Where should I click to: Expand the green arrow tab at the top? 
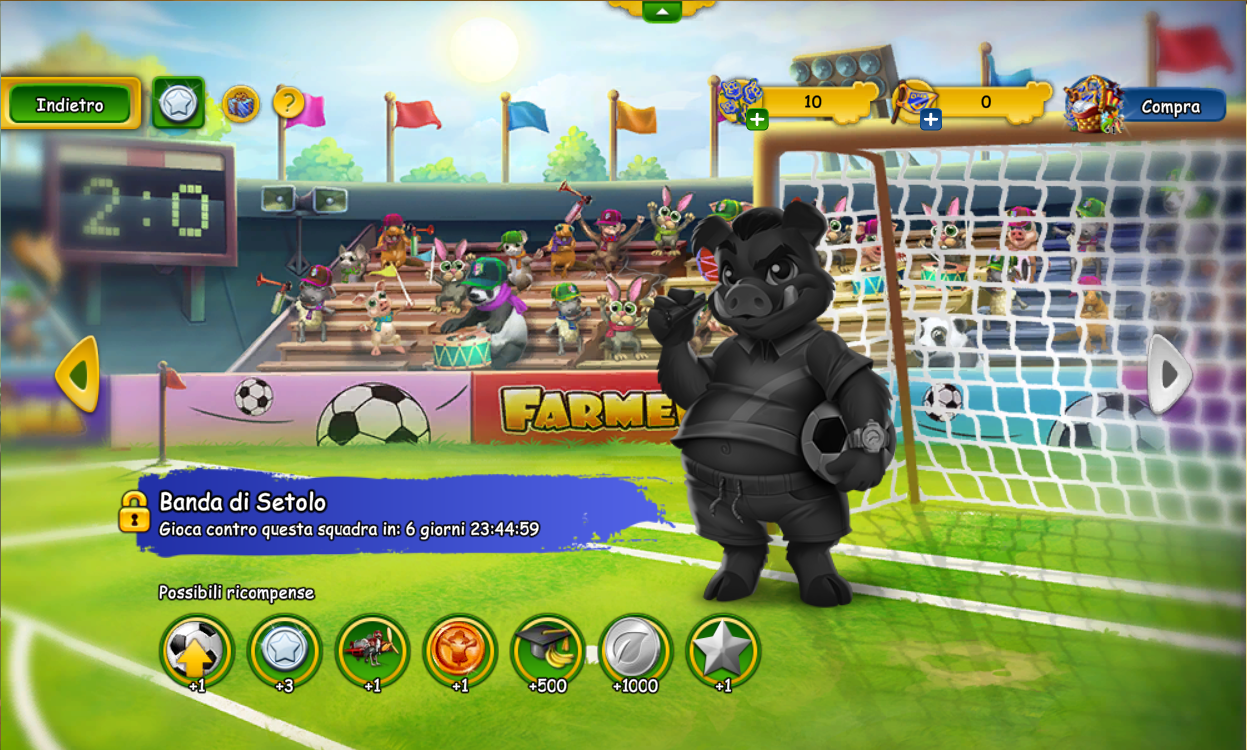click(x=661, y=11)
